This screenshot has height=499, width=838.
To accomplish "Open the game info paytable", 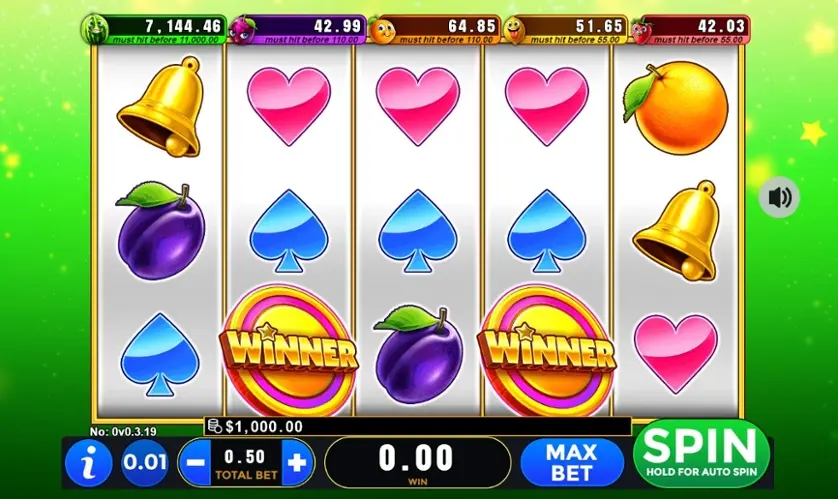I will coord(88,464).
